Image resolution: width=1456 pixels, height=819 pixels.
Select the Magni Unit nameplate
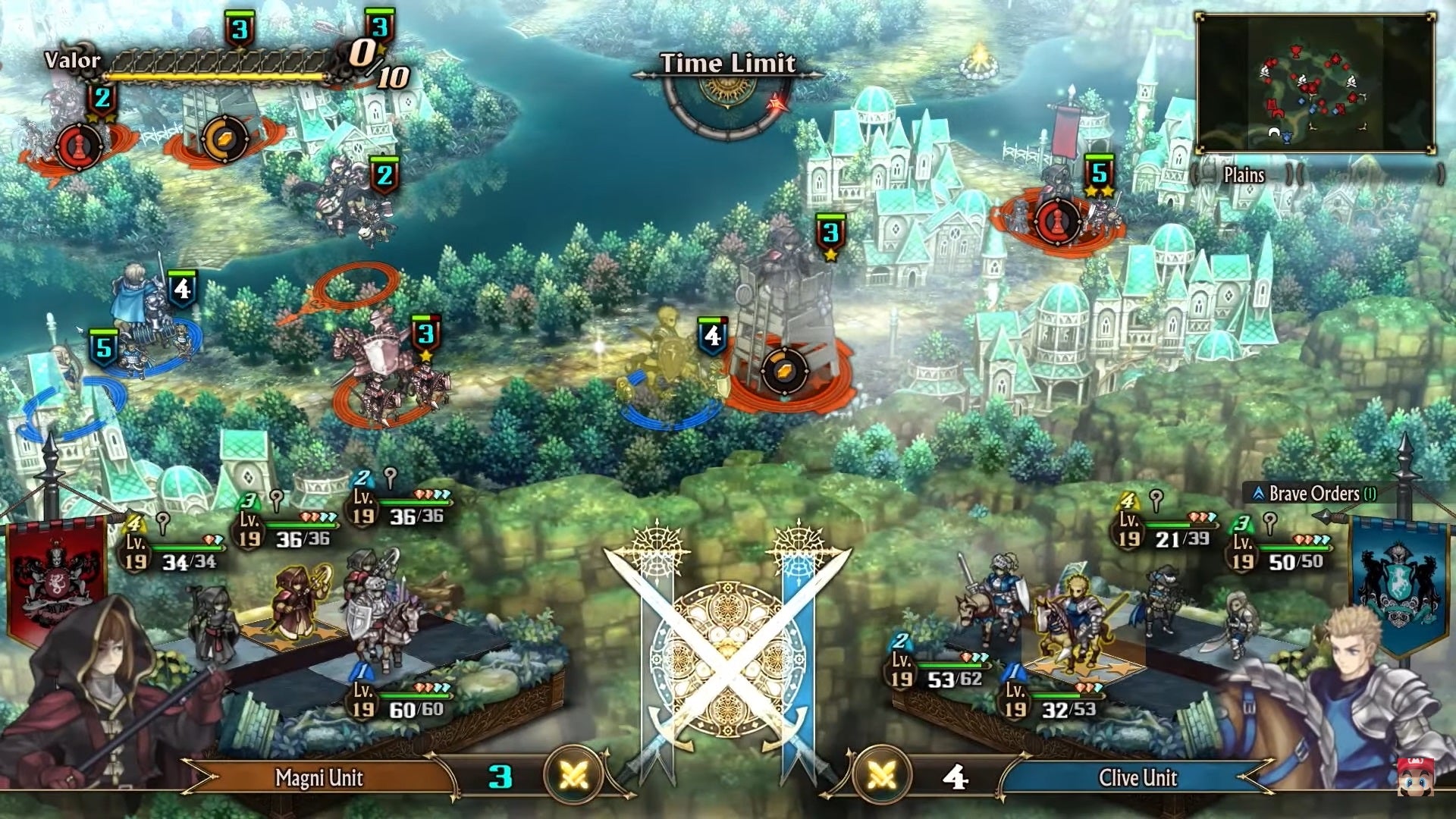pos(318,778)
